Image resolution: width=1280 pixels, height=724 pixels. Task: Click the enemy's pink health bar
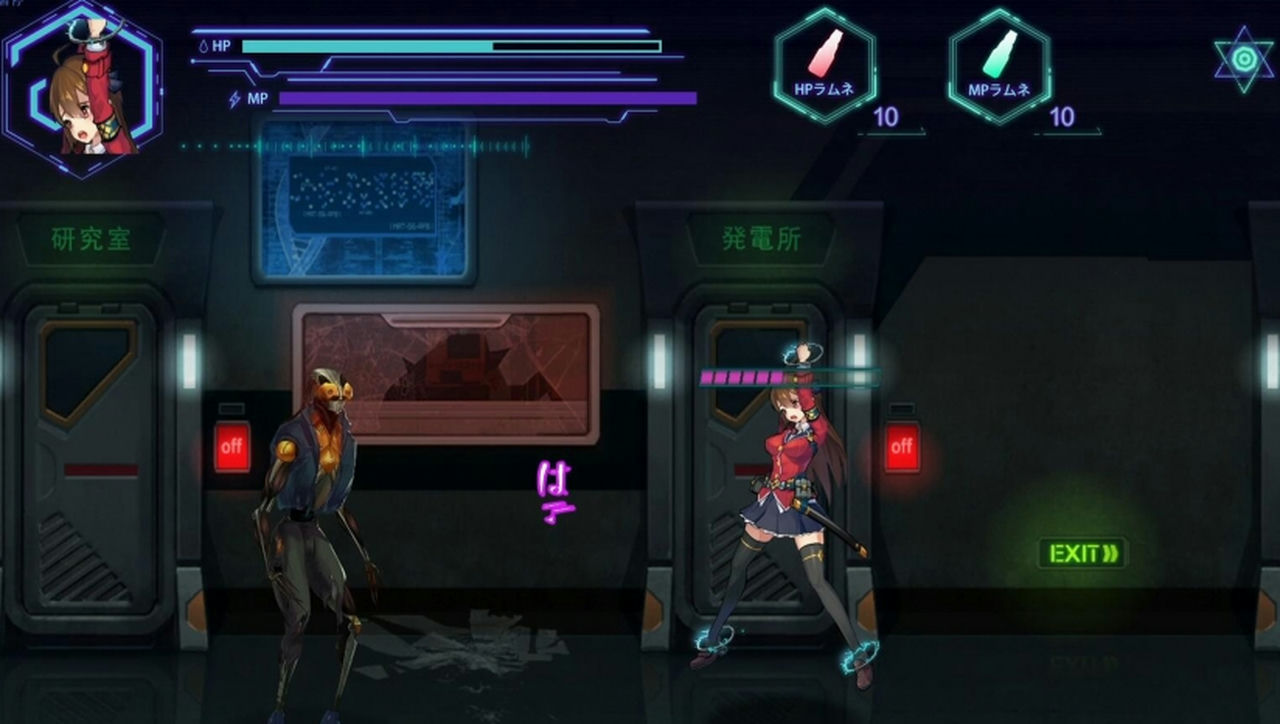pos(743,376)
